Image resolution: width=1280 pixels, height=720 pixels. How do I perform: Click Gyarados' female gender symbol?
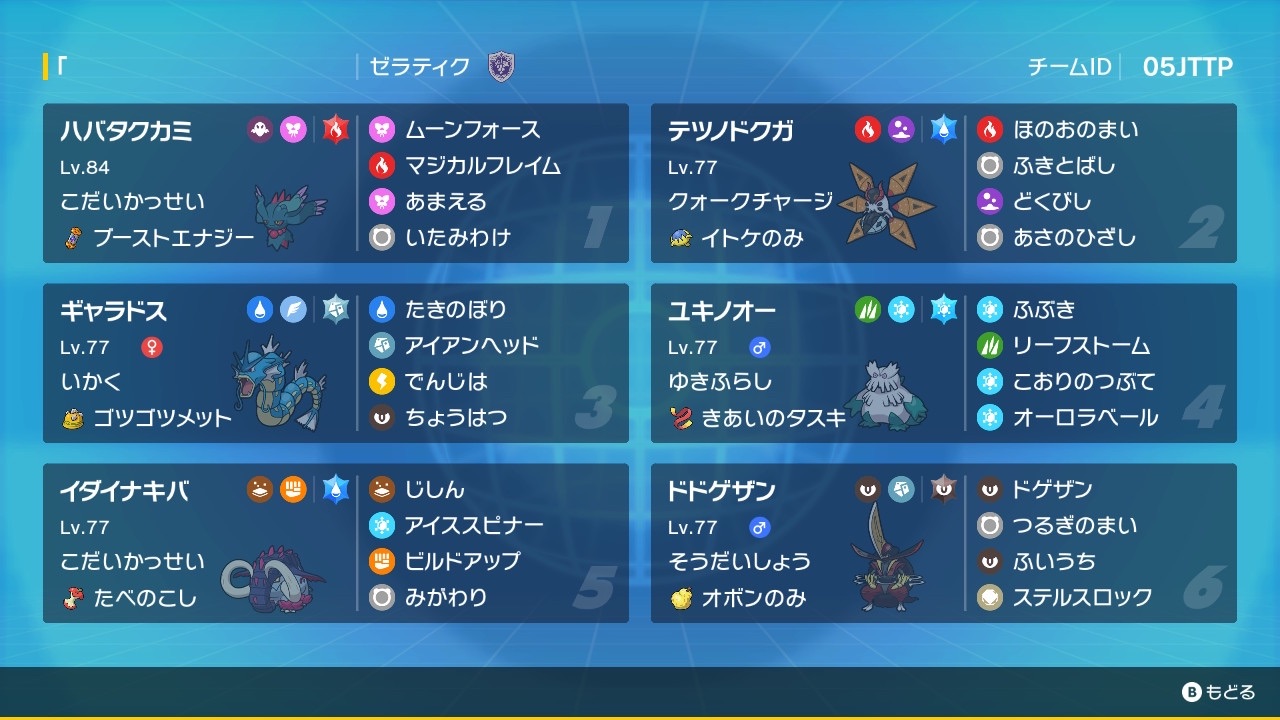pos(150,345)
